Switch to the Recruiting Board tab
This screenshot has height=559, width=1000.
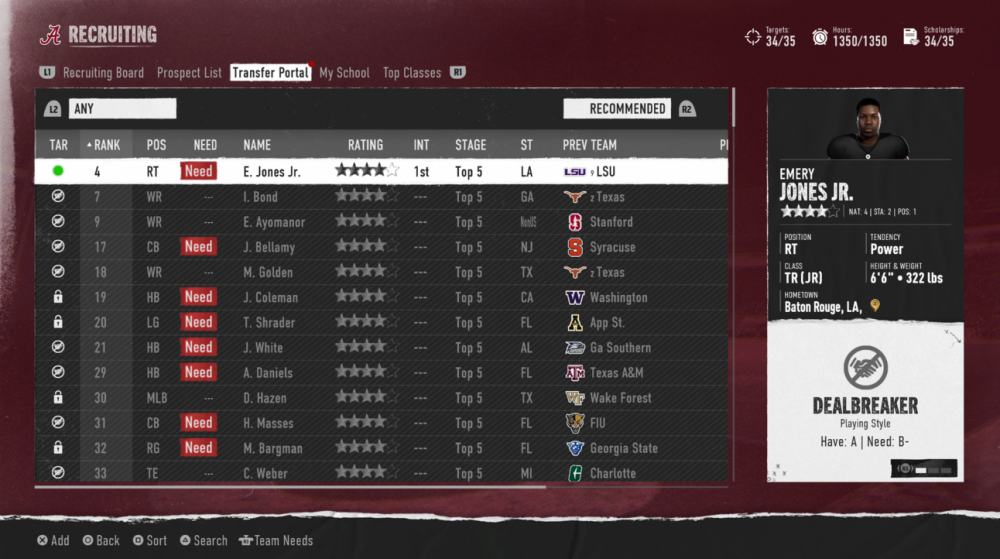coord(103,73)
